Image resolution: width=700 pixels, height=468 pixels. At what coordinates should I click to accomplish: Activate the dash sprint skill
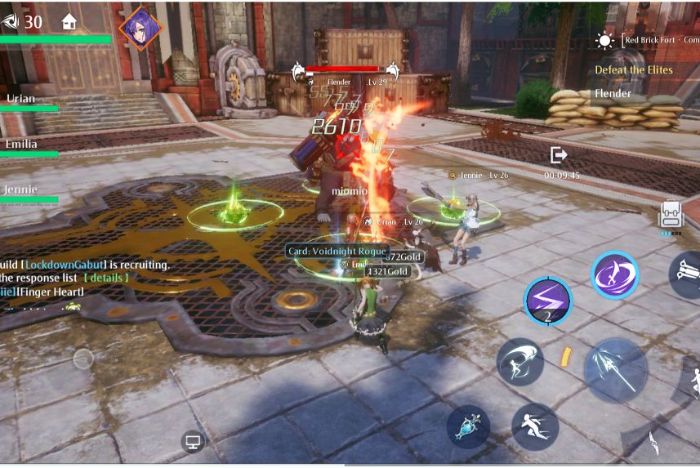point(535,426)
